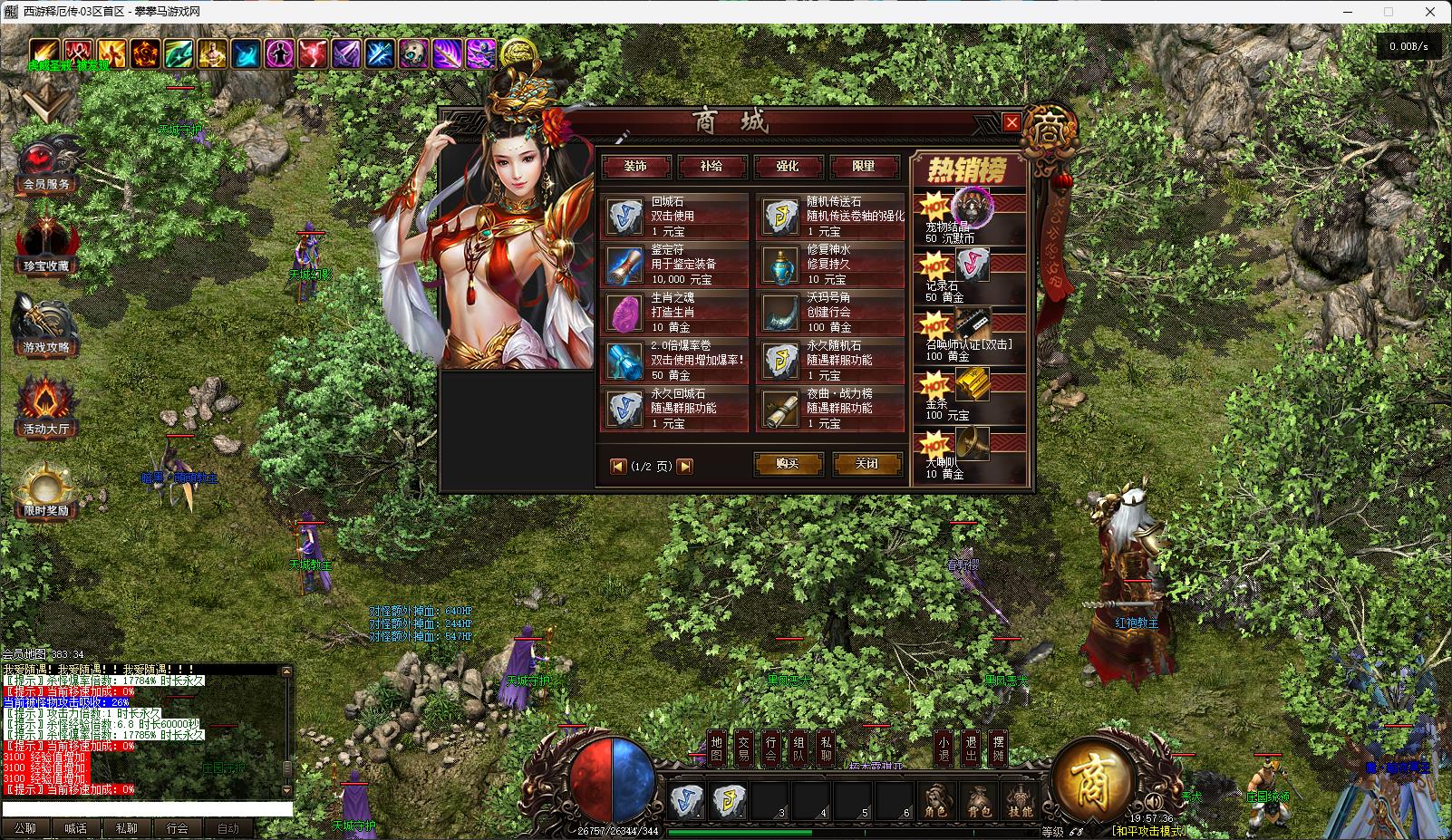The height and width of the screenshot is (840, 1452).
Task: Close the 商城 shop with the red X
Action: [x=1012, y=122]
